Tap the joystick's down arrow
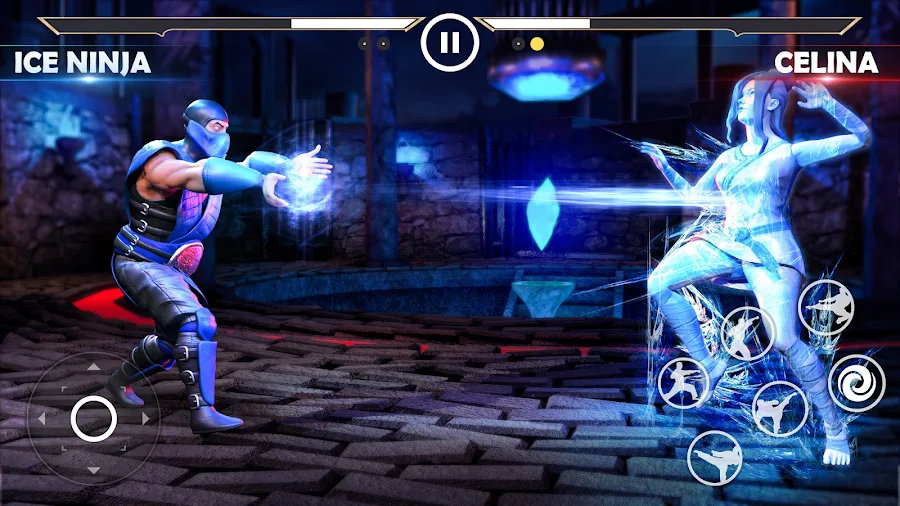This screenshot has height=506, width=900. pos(93,470)
